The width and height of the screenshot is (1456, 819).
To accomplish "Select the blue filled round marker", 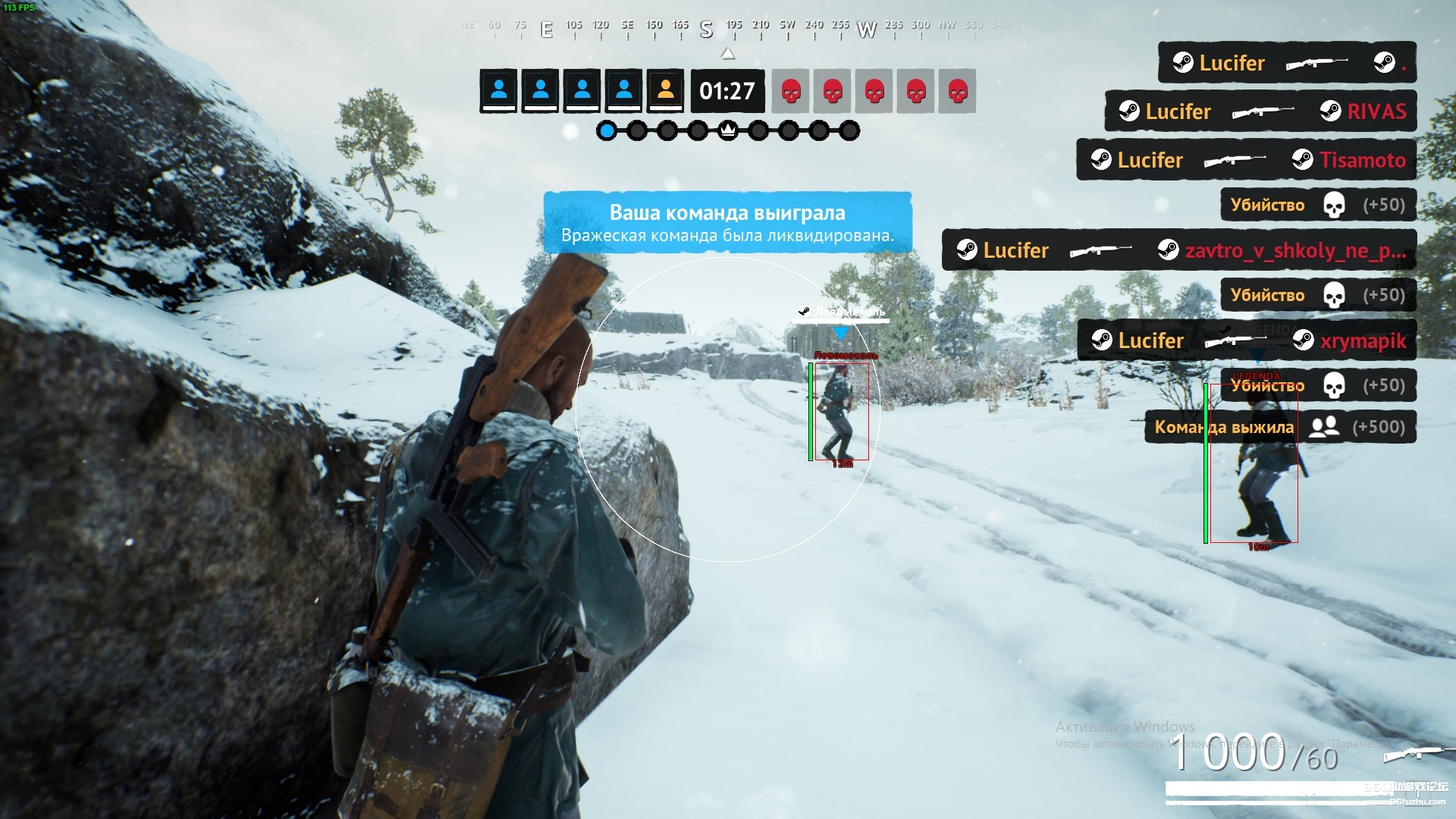I will click(x=607, y=131).
